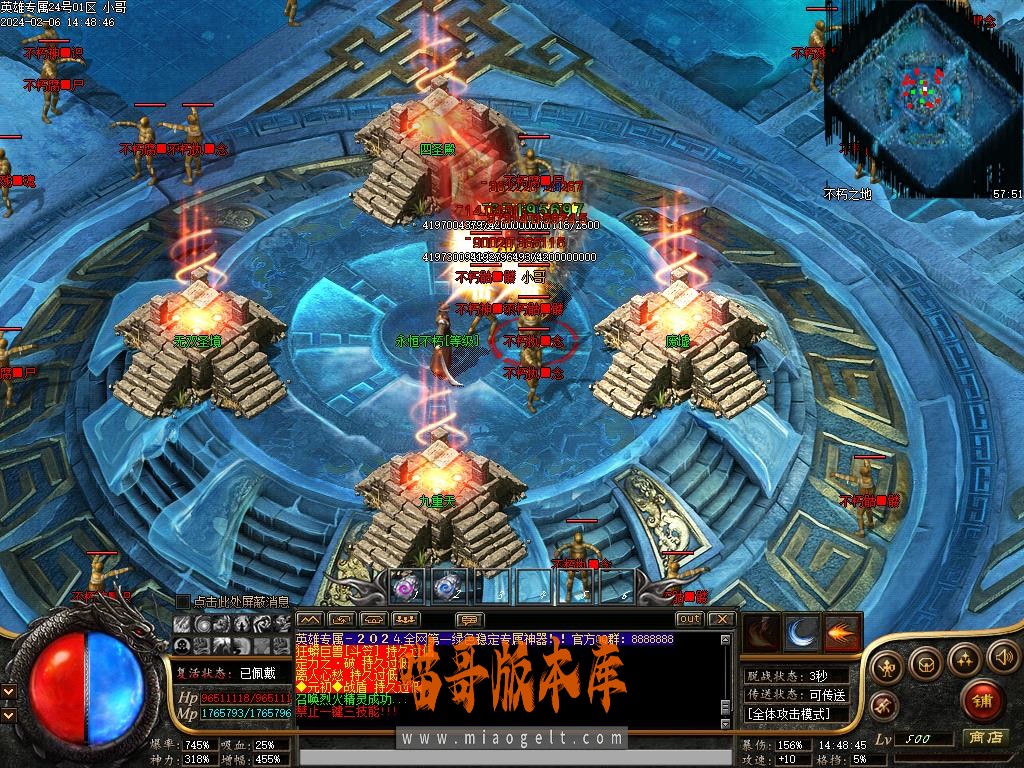
Task: Open the bag chest round button
Action: (x=927, y=661)
